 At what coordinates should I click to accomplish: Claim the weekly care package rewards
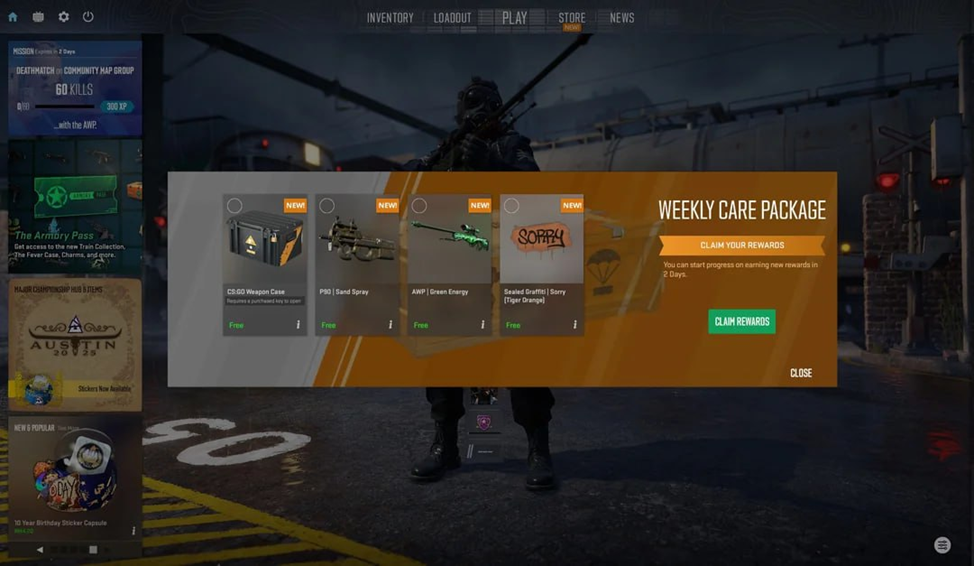(741, 321)
